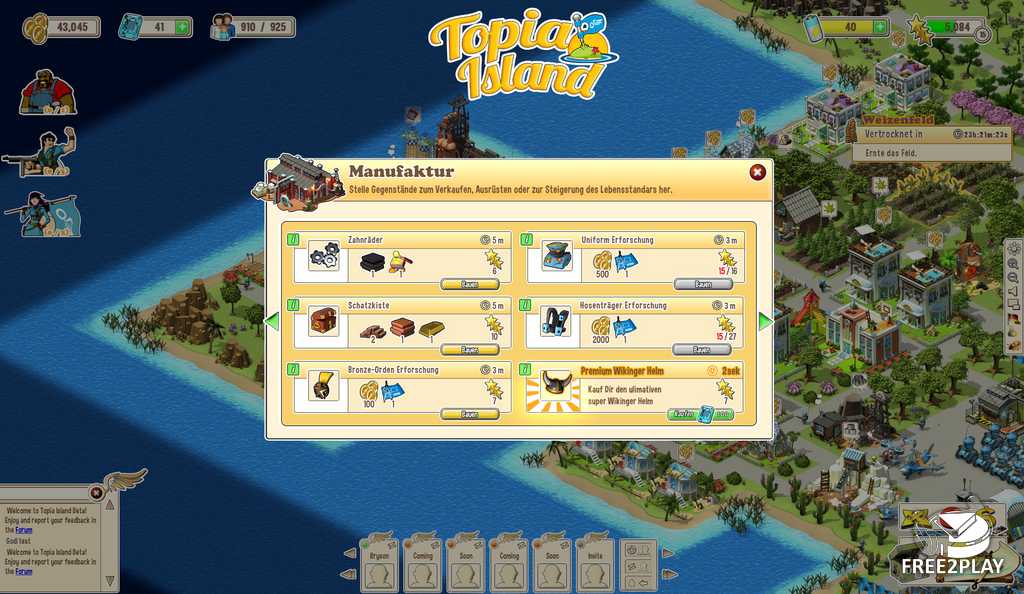Close the Manufaktur window
Image resolution: width=1024 pixels, height=594 pixels.
(x=757, y=172)
